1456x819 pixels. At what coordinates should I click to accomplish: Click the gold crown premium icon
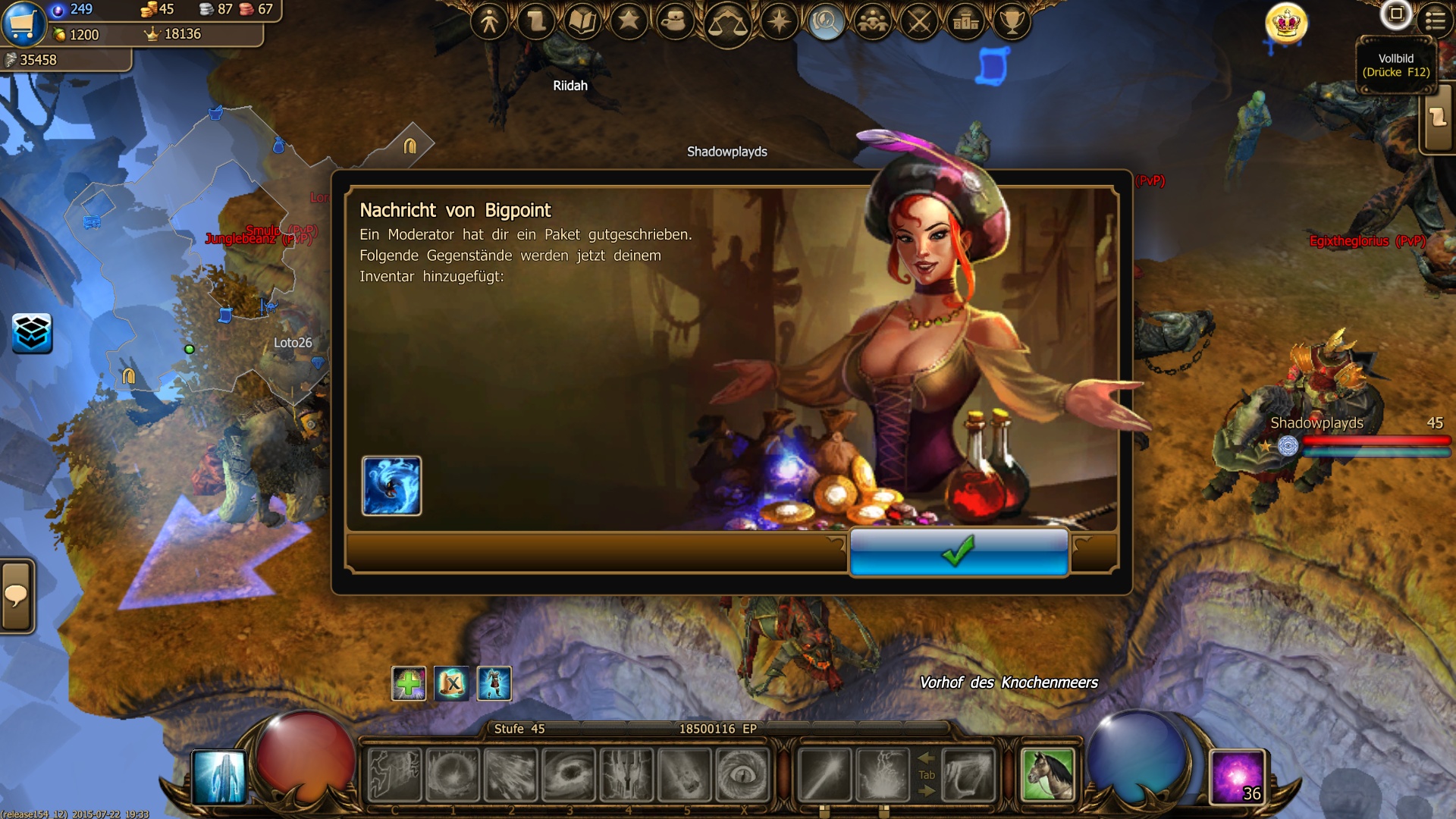[1286, 23]
